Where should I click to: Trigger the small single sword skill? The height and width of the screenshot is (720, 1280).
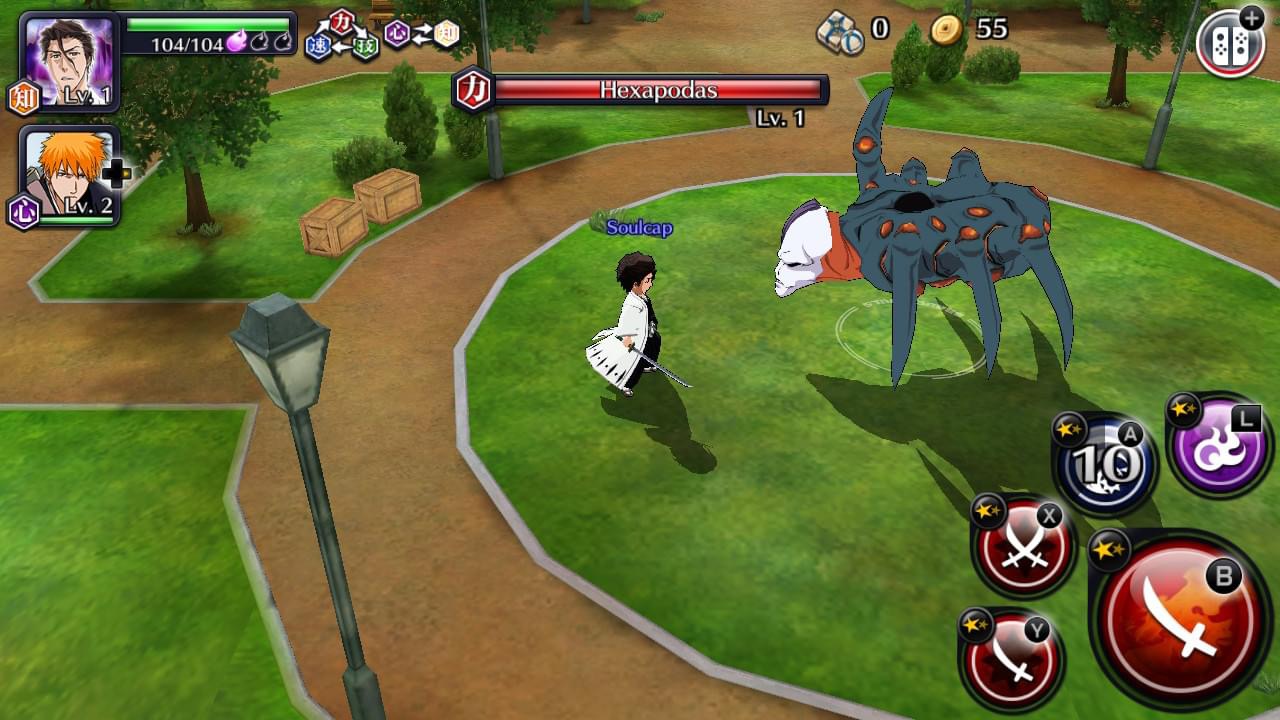1011,660
